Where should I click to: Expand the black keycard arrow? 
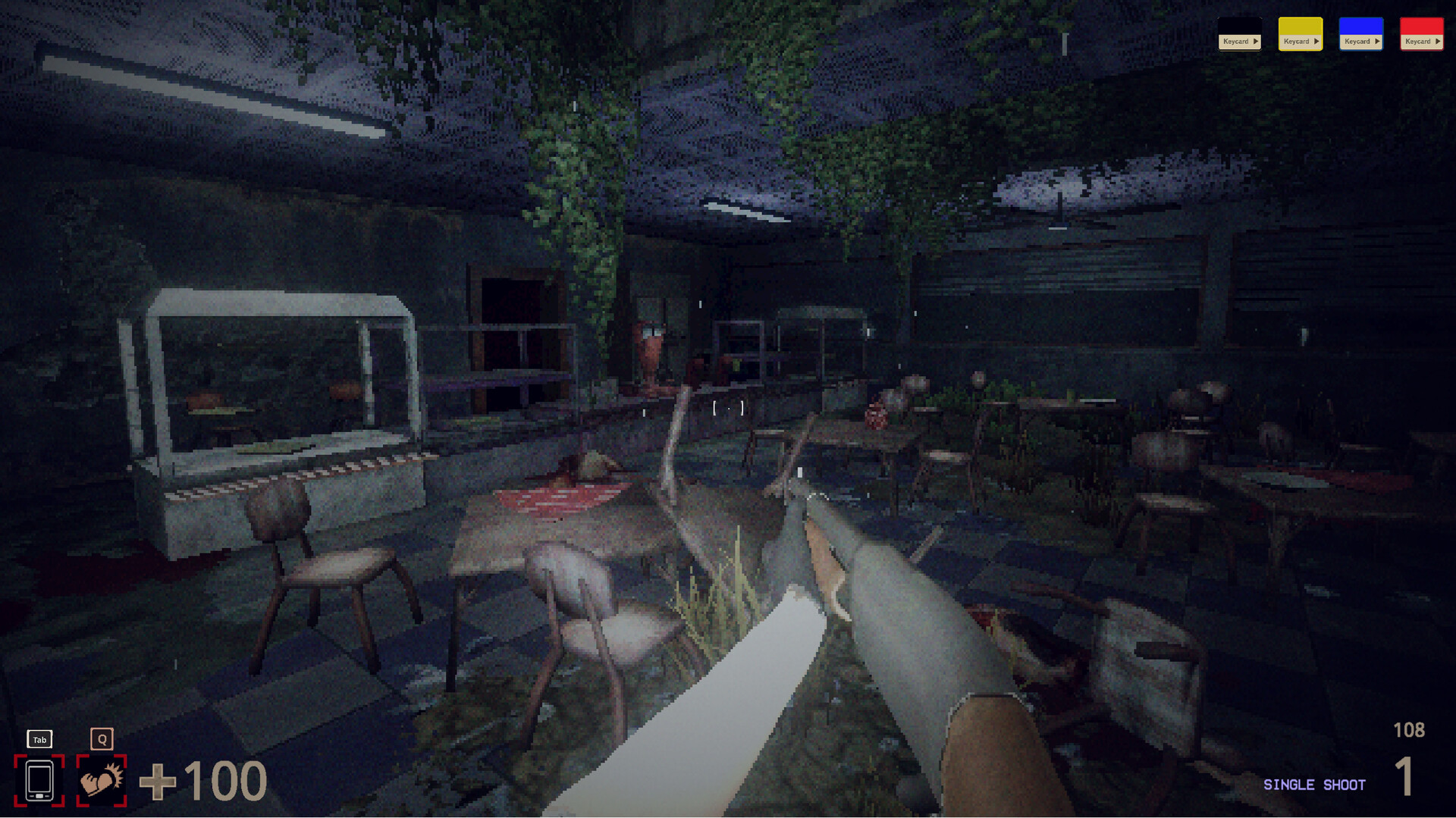coord(1256,41)
